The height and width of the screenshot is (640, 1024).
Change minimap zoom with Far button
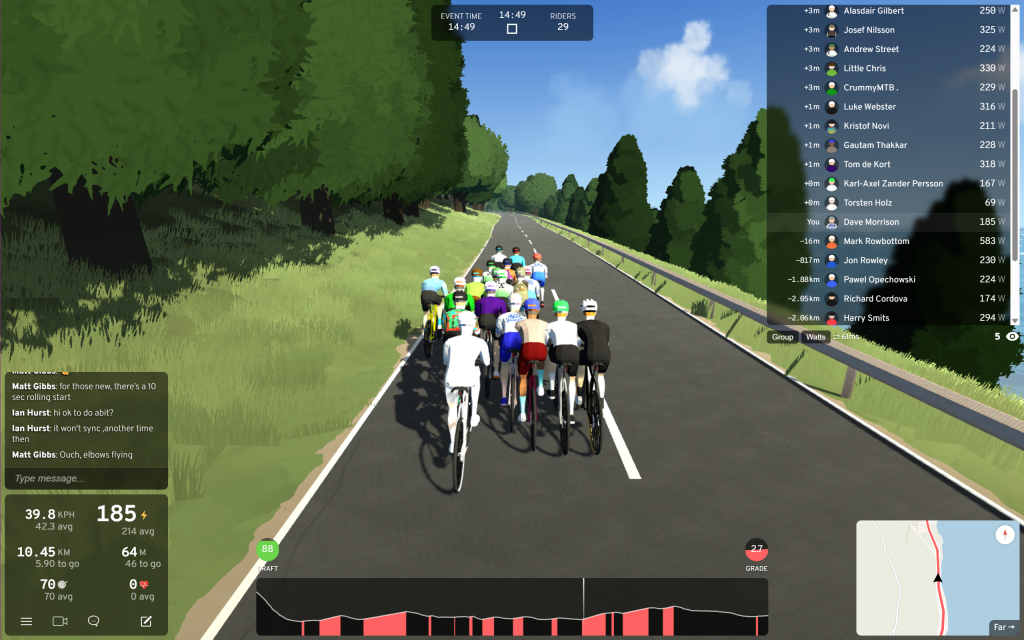click(1003, 627)
